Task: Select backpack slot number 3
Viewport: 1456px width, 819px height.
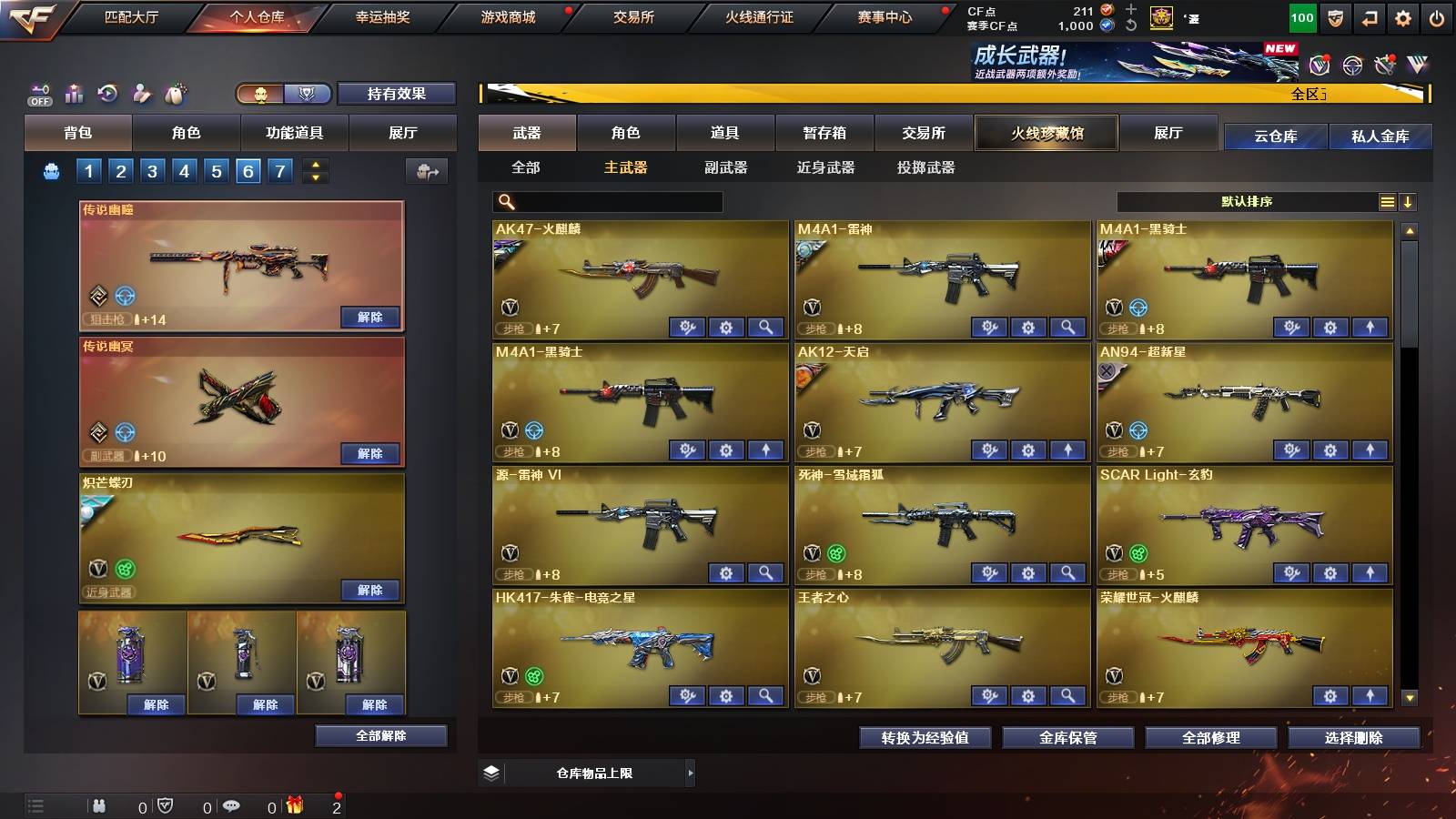Action: 152,170
